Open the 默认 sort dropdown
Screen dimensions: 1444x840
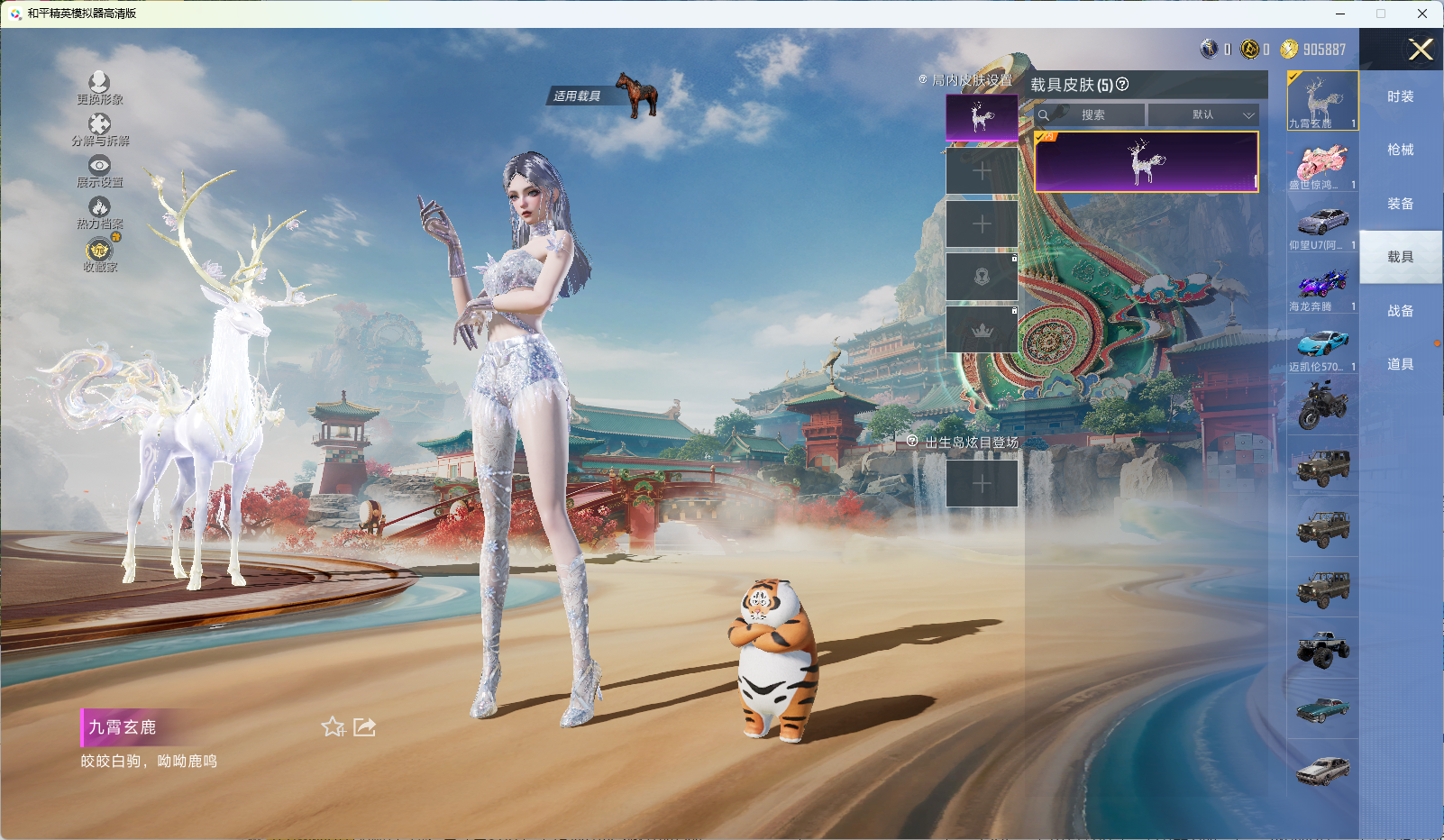pyautogui.click(x=1204, y=115)
